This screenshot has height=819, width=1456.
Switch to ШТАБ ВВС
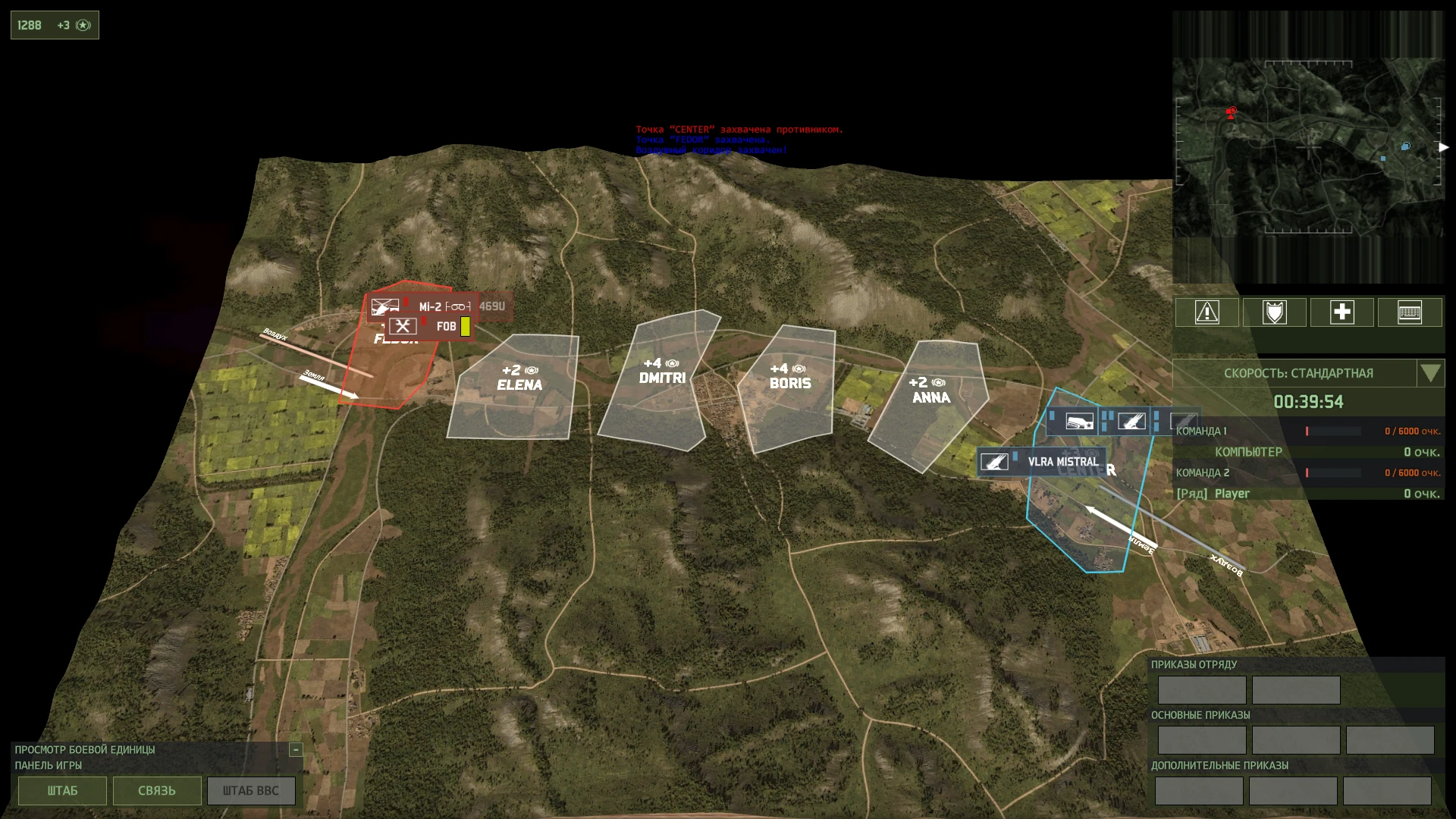[251, 790]
